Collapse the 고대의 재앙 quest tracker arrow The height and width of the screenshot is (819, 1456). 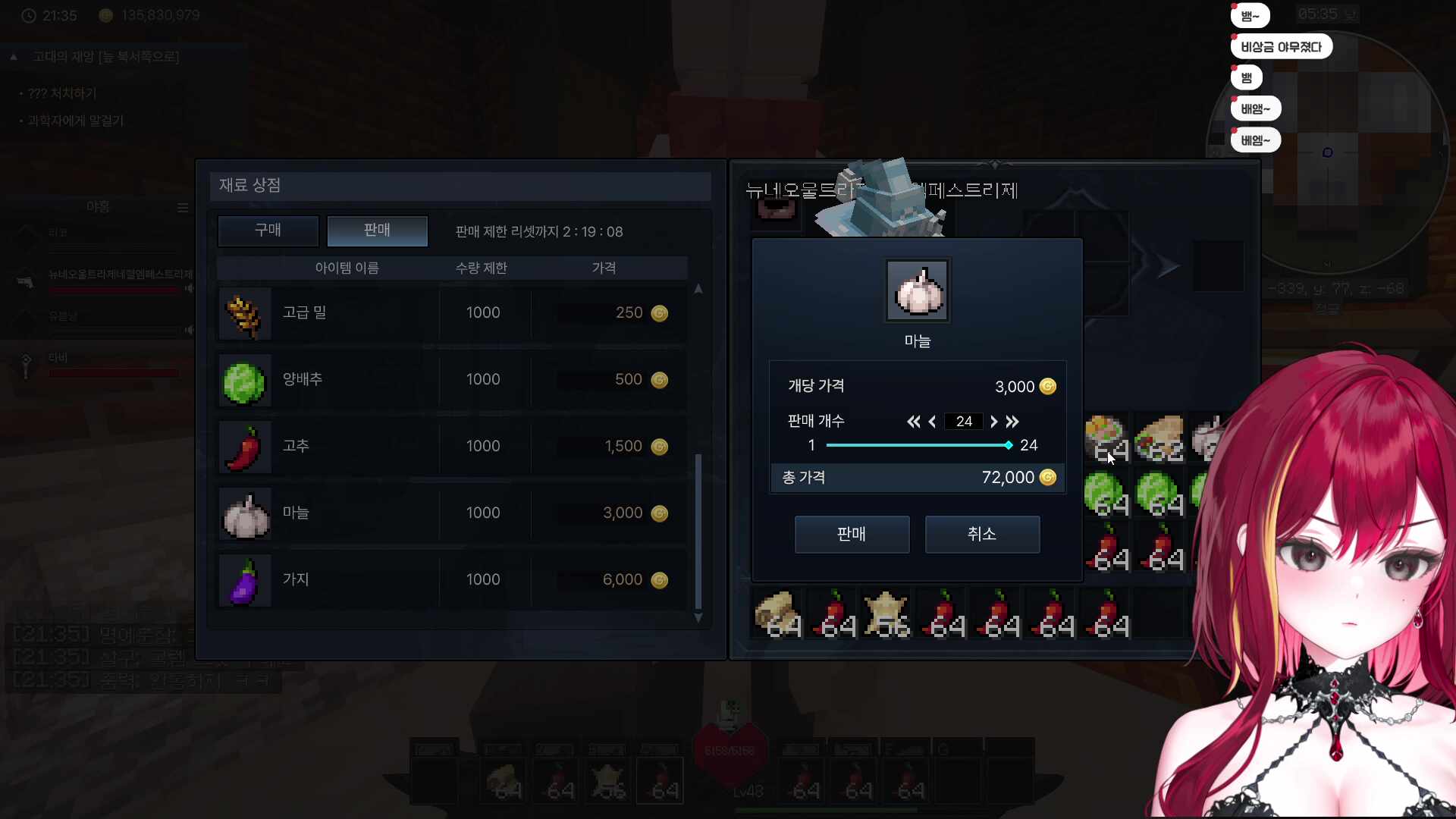point(13,56)
